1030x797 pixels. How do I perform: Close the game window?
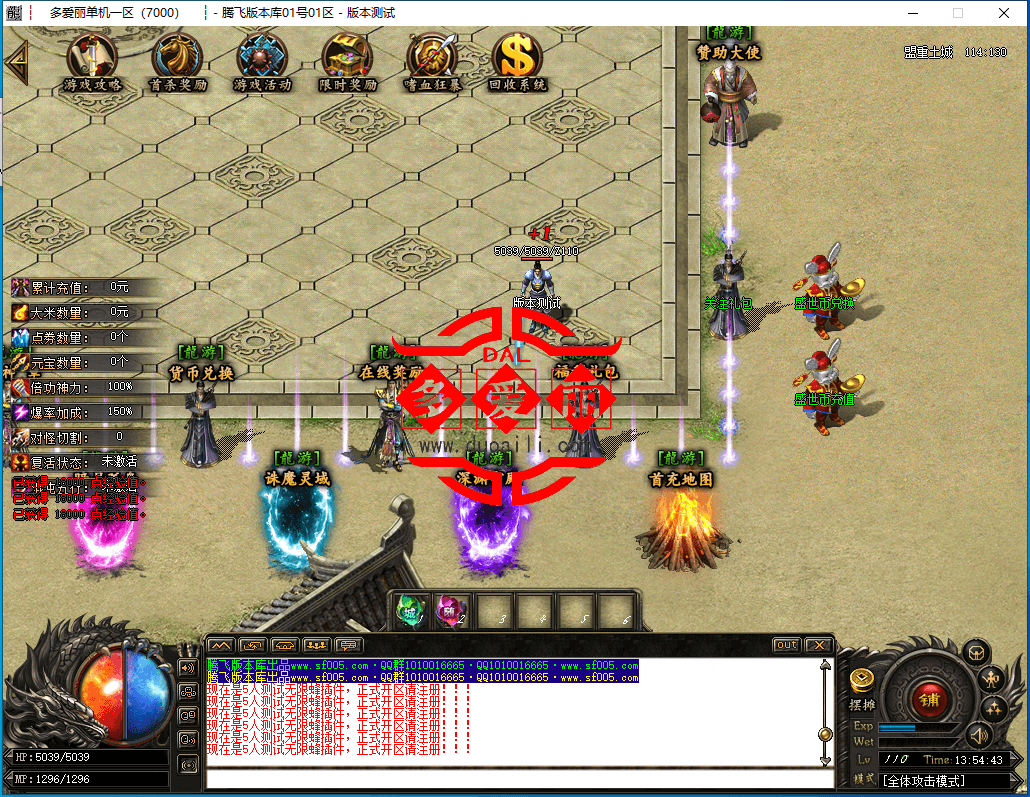[1004, 13]
